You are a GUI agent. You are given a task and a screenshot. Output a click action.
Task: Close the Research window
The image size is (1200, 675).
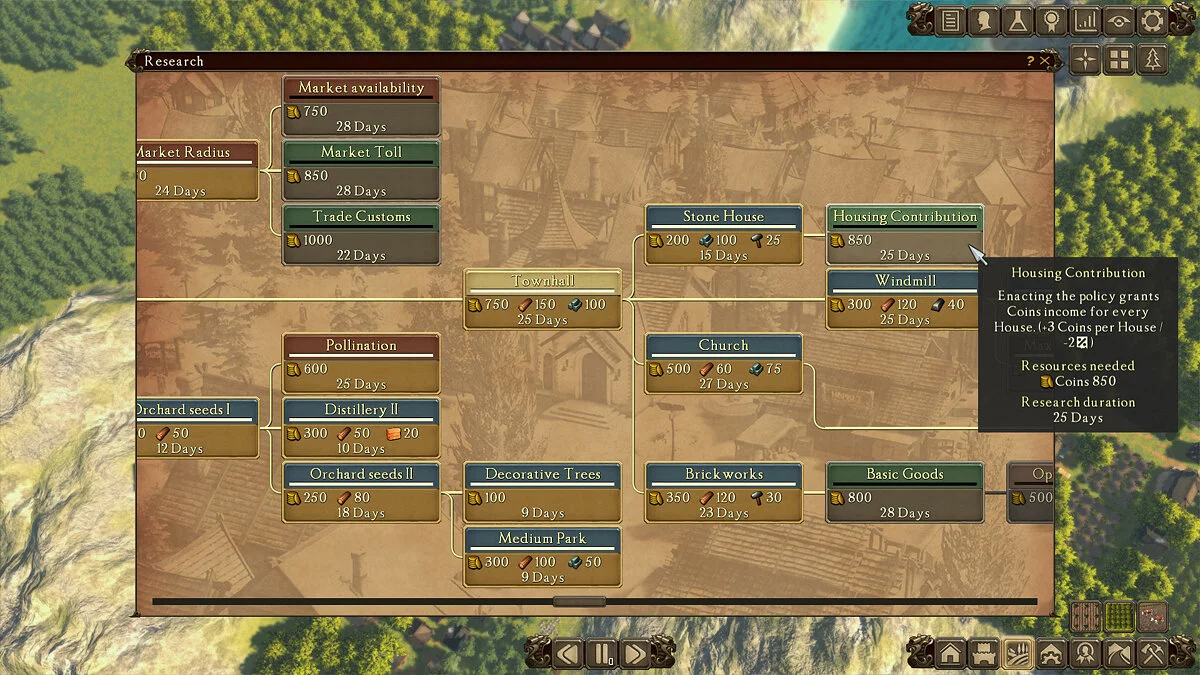(x=1045, y=61)
